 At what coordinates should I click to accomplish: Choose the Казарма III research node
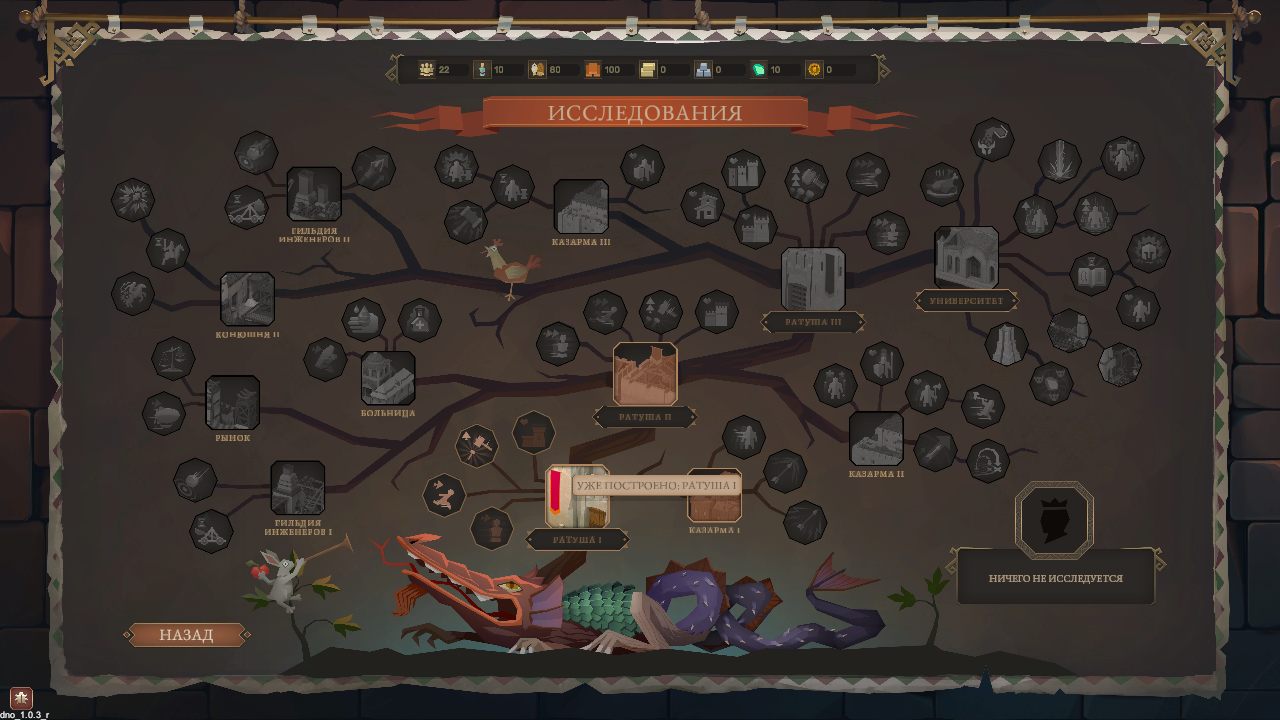(581, 207)
